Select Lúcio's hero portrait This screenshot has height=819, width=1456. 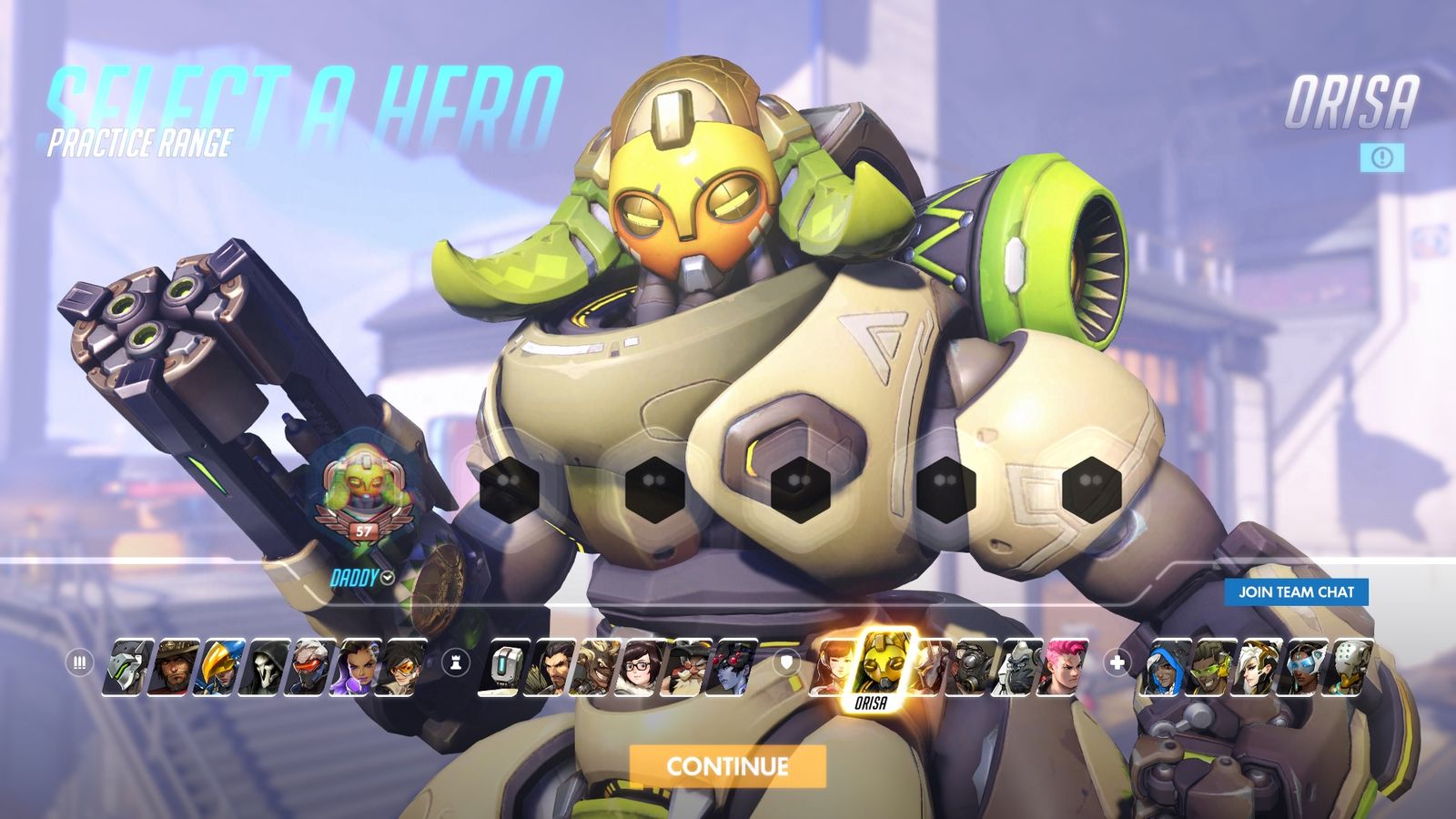[1212, 666]
